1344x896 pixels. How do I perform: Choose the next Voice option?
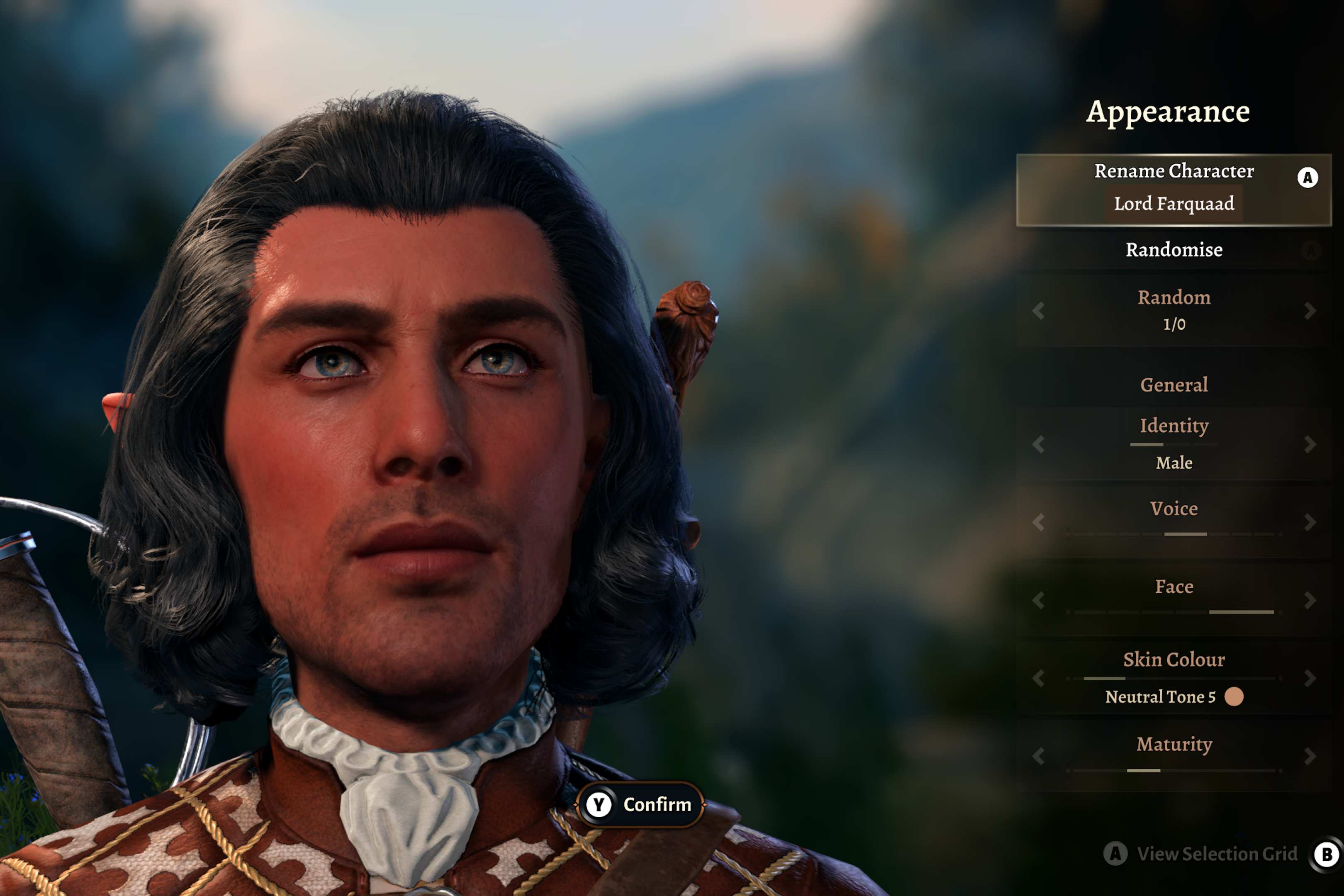tap(1310, 522)
